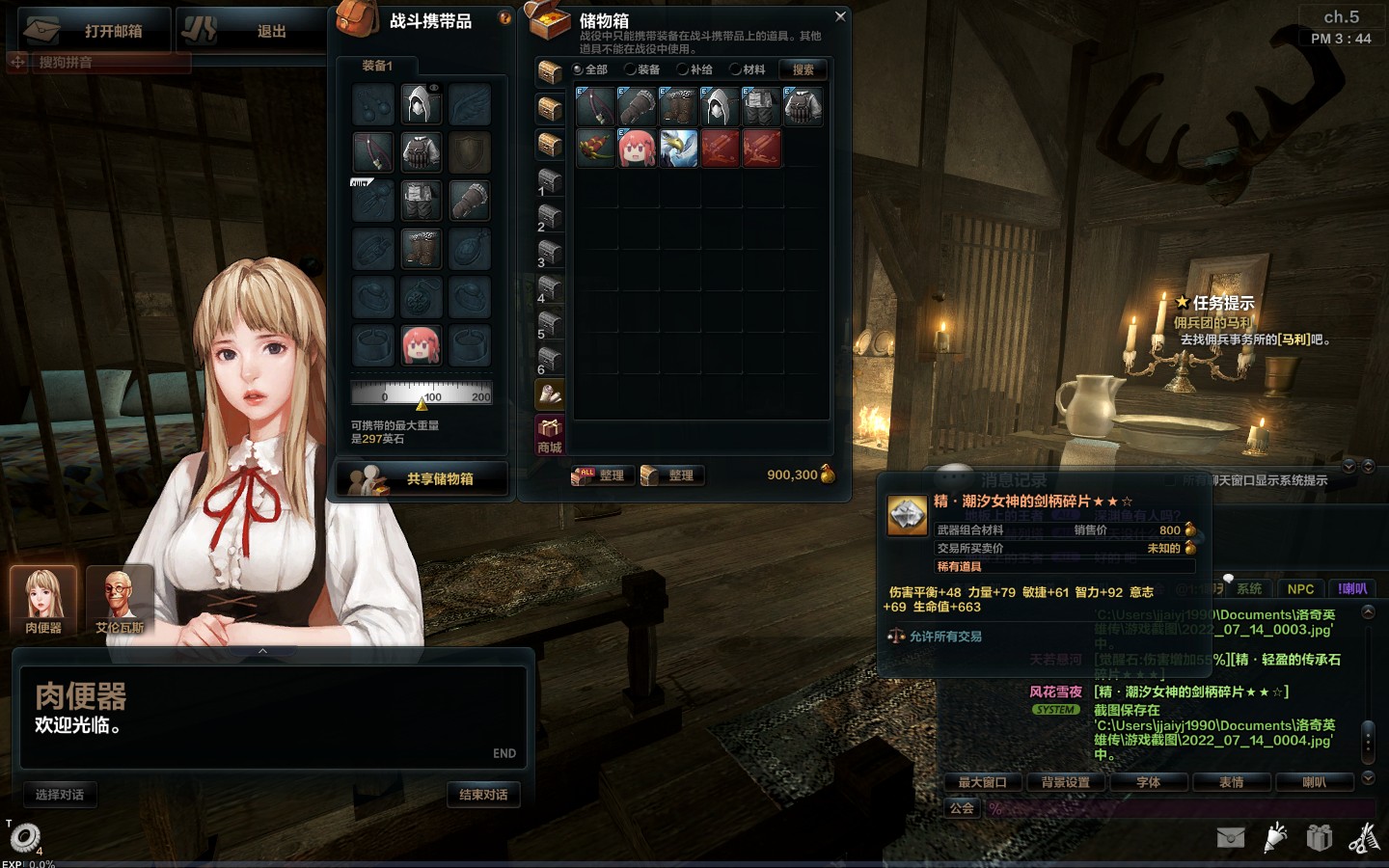This screenshot has height=868, width=1389.
Task: Click the 字体 font button
Action: coord(1148,782)
